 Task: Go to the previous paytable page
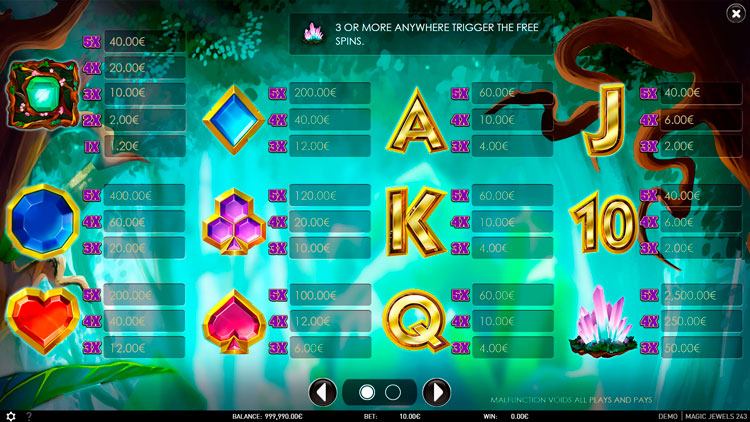pos(321,391)
